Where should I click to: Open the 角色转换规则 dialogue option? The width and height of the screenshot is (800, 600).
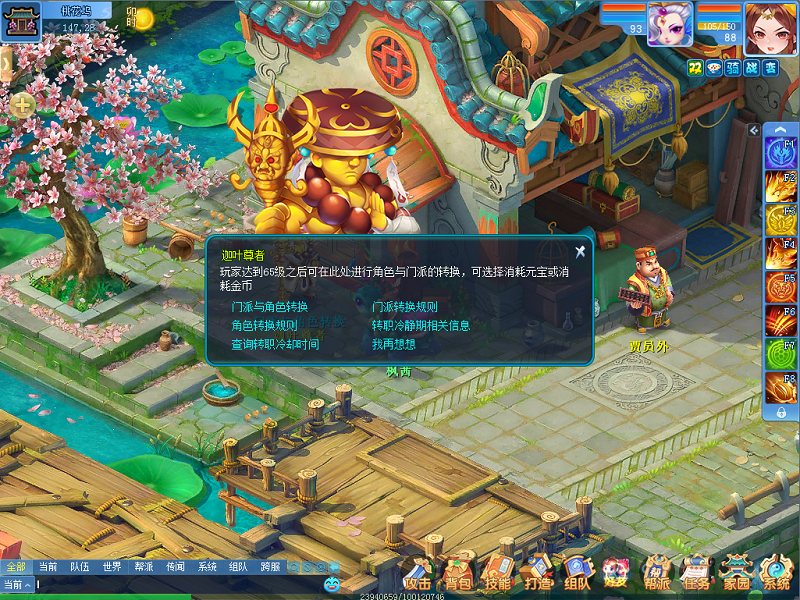264,326
